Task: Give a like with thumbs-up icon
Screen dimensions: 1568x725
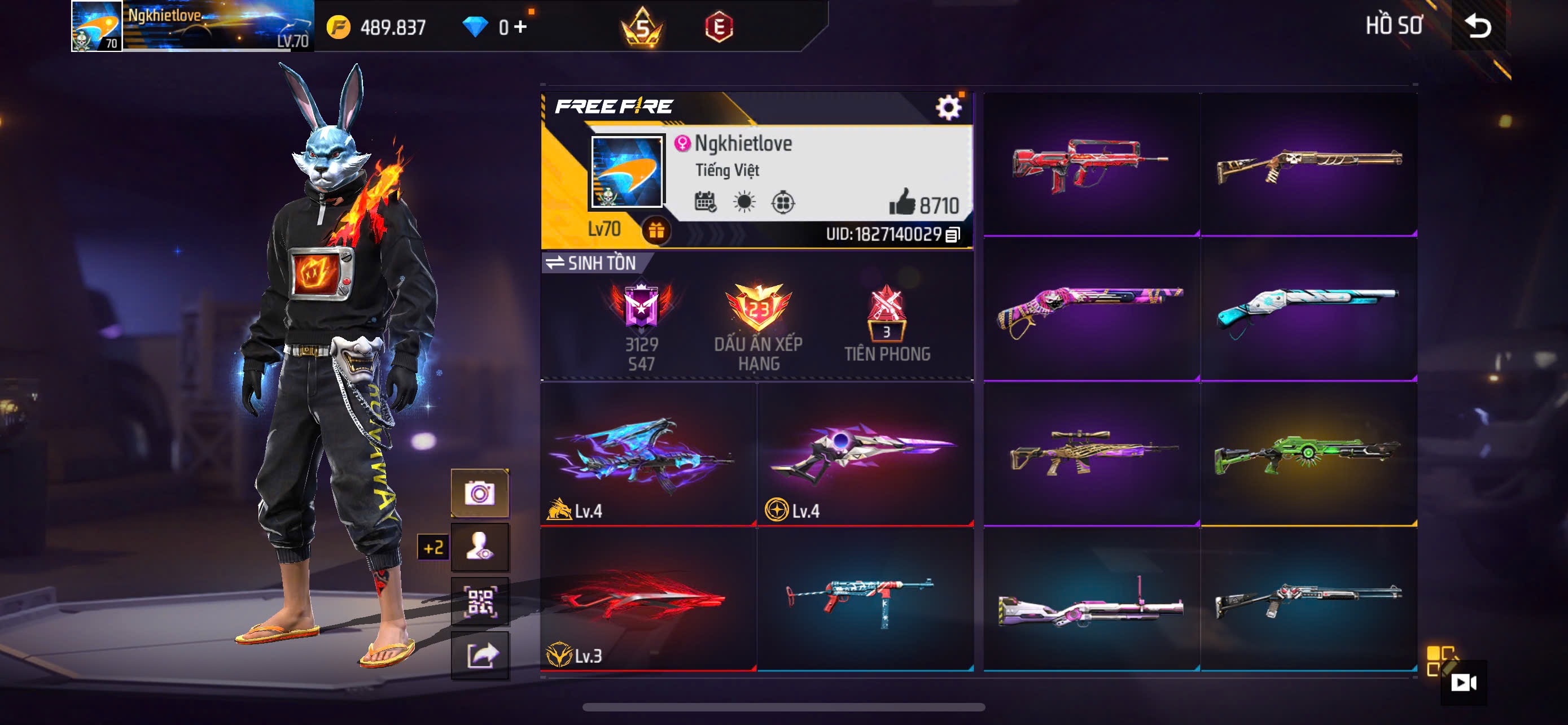Action: pos(901,202)
